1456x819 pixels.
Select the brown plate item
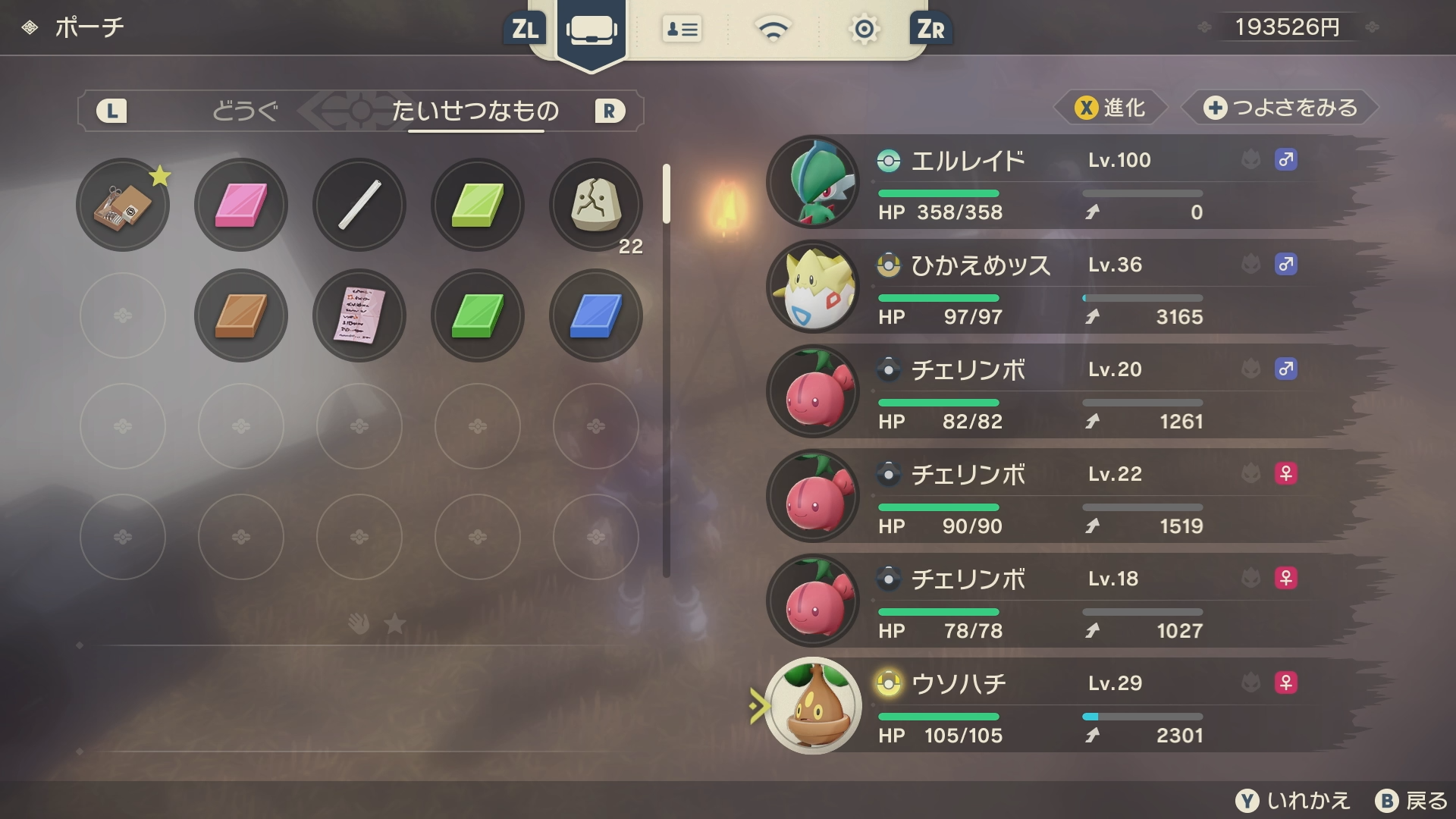tap(241, 315)
